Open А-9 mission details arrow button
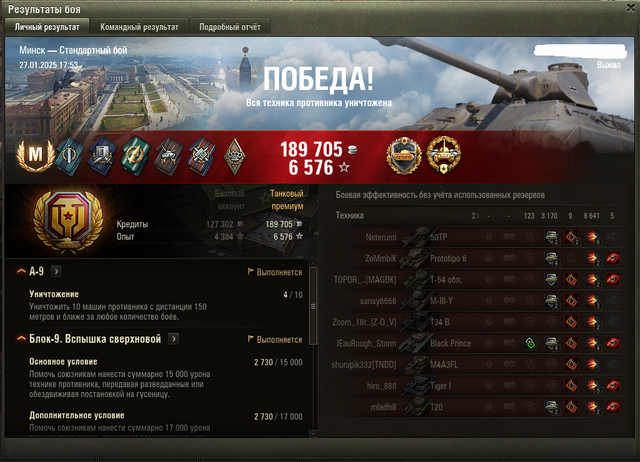This screenshot has height=462, width=640. (56, 271)
